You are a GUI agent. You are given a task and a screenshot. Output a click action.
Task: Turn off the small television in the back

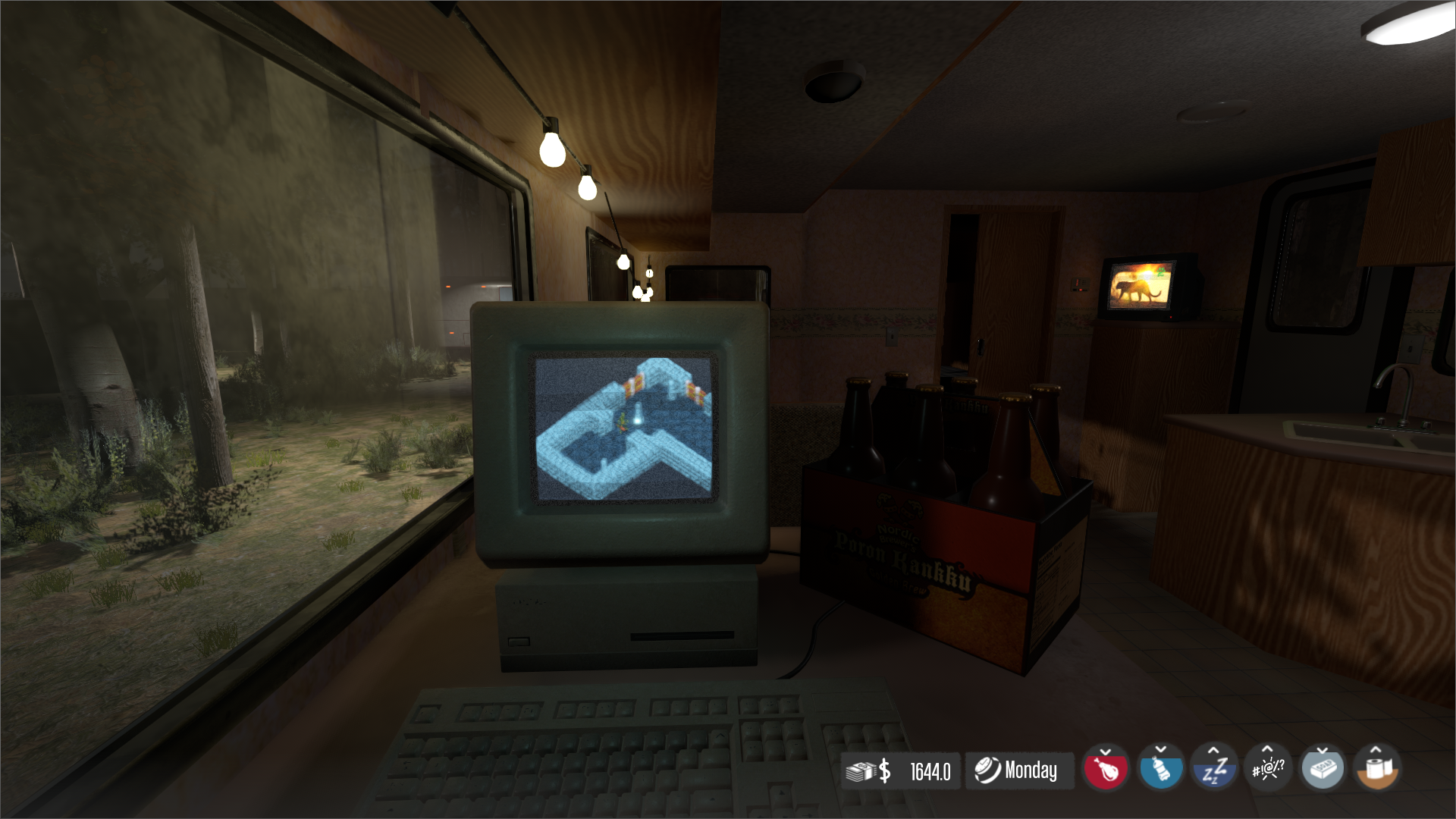(x=1141, y=286)
